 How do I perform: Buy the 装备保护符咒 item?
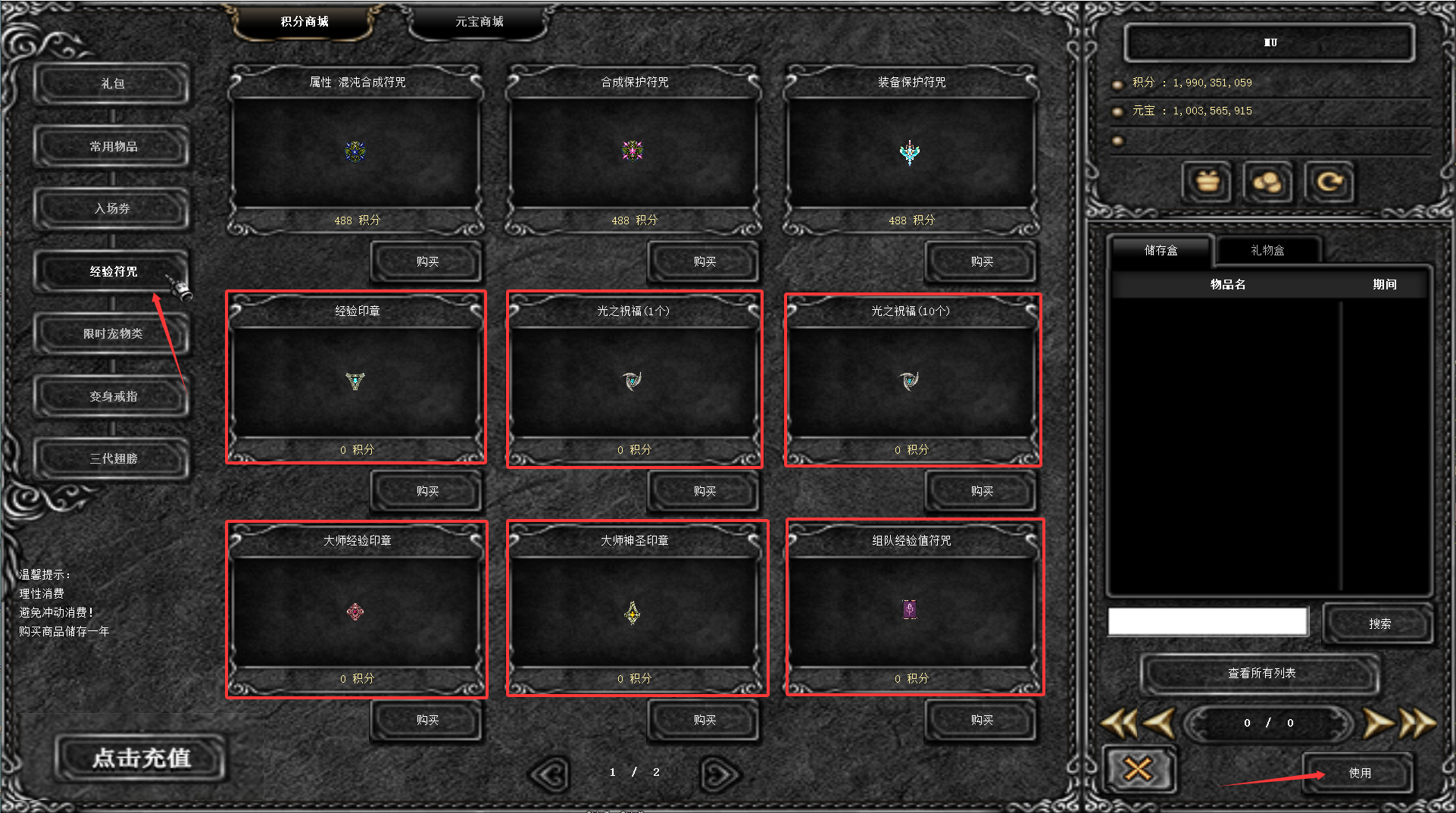point(981,261)
